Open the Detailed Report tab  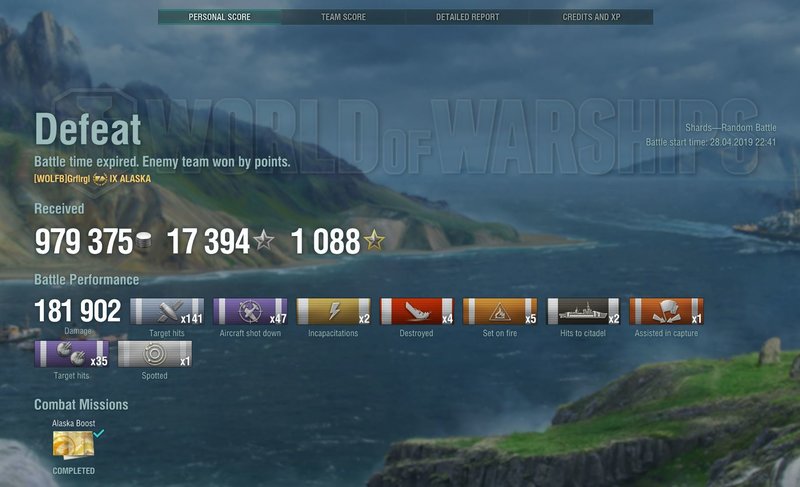(x=467, y=17)
